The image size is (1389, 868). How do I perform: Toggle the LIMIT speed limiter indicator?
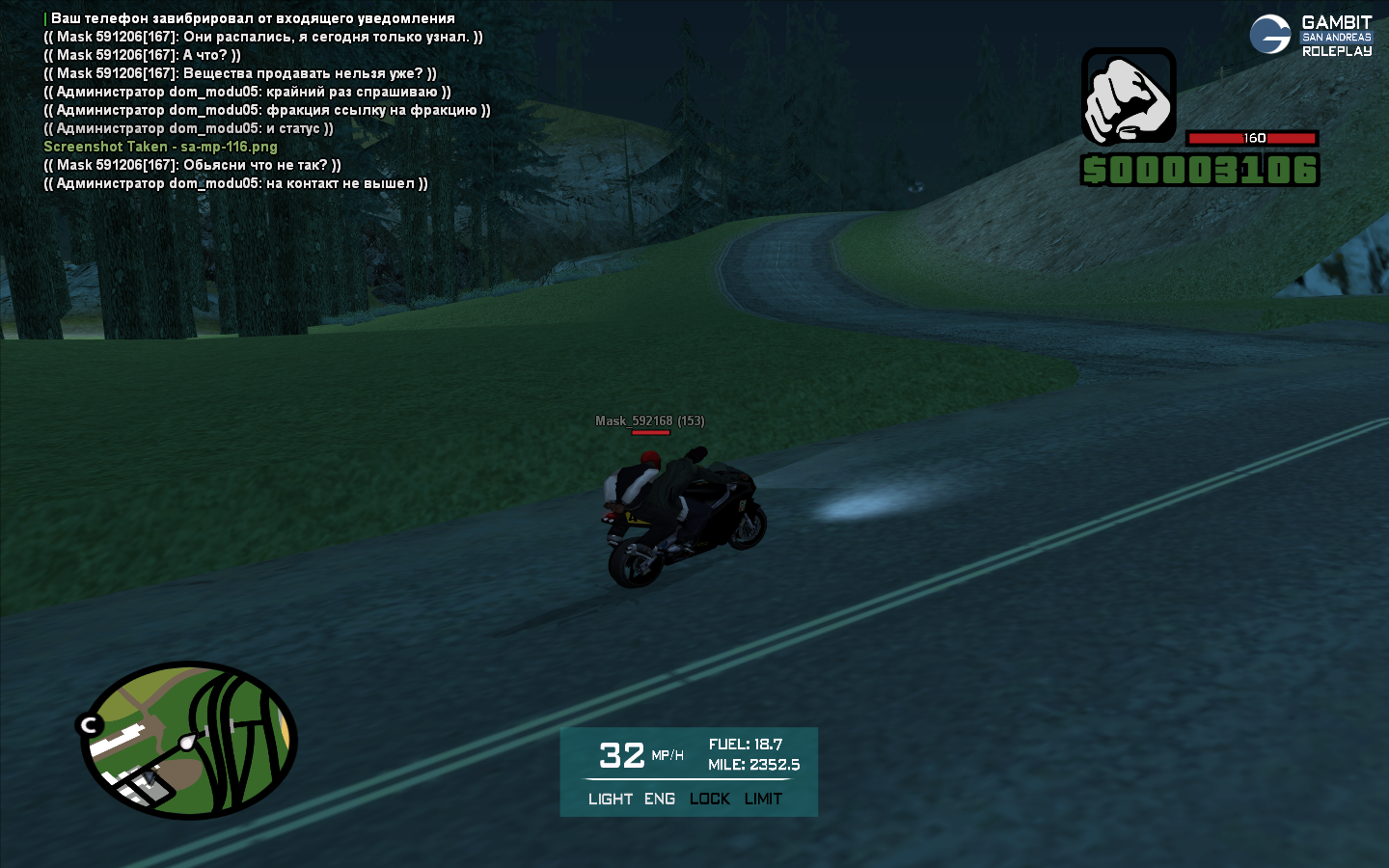pos(763,799)
